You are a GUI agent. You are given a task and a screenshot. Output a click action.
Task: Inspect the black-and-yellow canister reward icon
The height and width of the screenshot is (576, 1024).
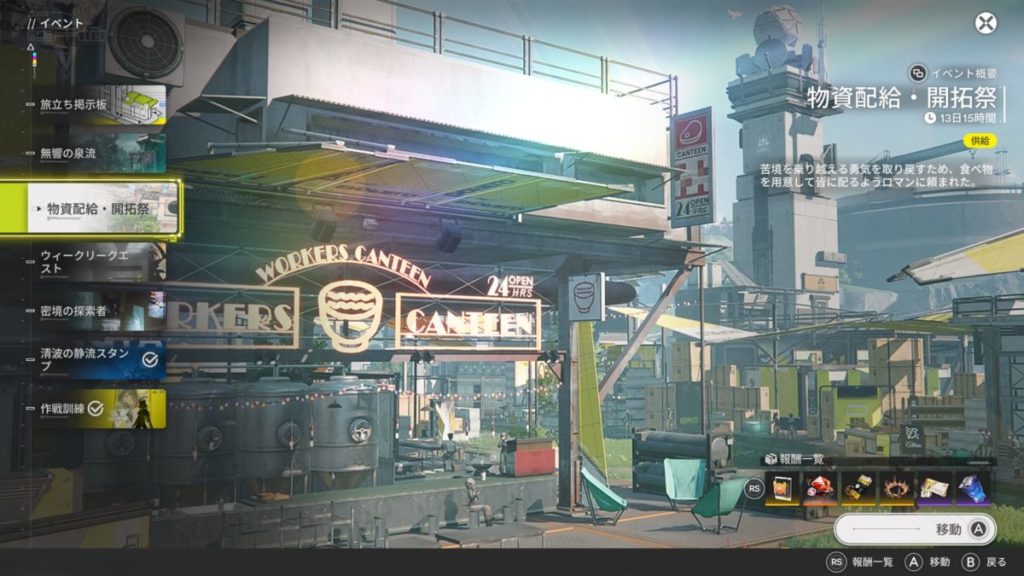coord(859,488)
